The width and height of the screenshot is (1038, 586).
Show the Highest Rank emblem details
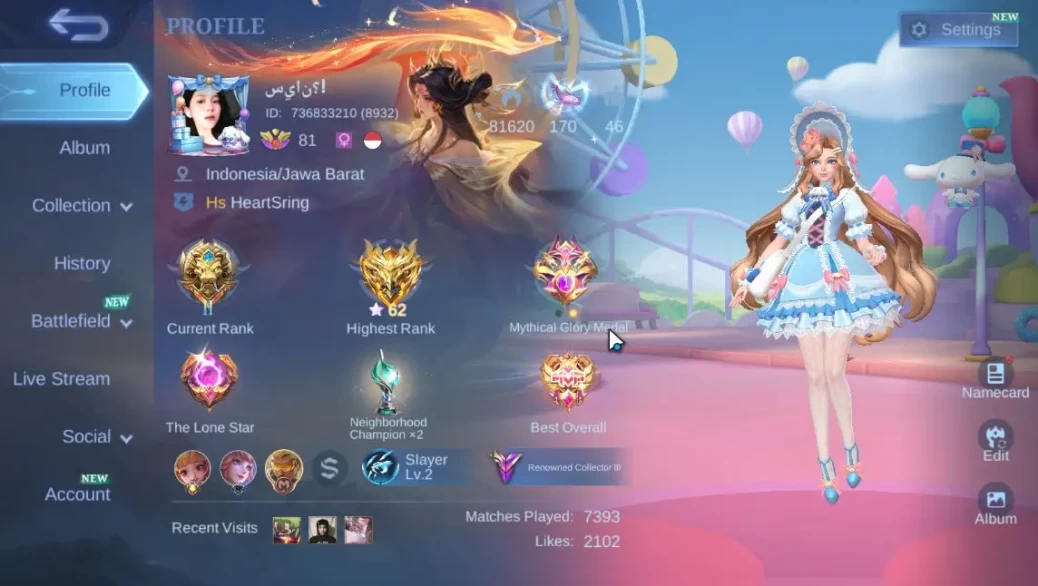(x=390, y=275)
